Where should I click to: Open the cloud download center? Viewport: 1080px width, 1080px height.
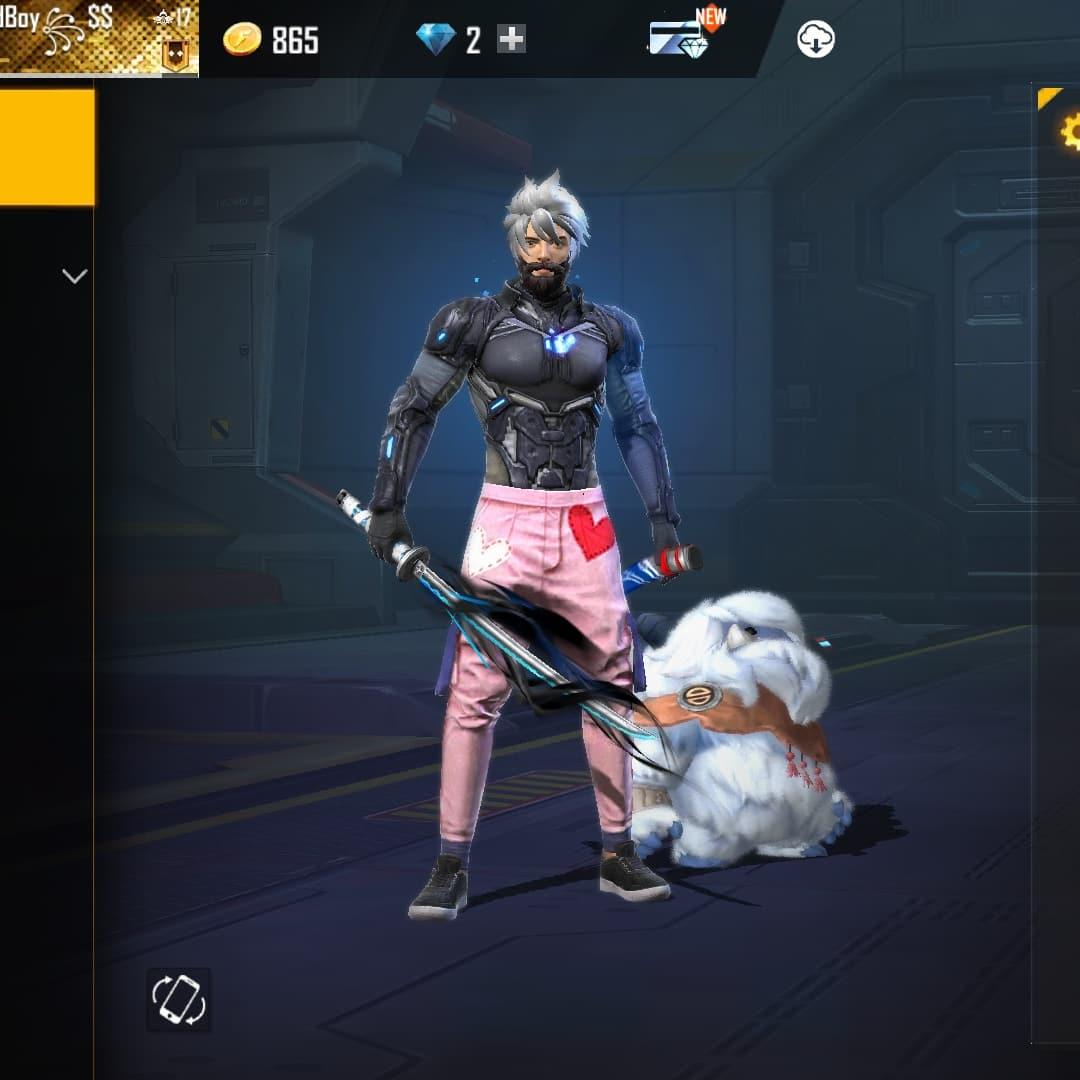[x=816, y=40]
